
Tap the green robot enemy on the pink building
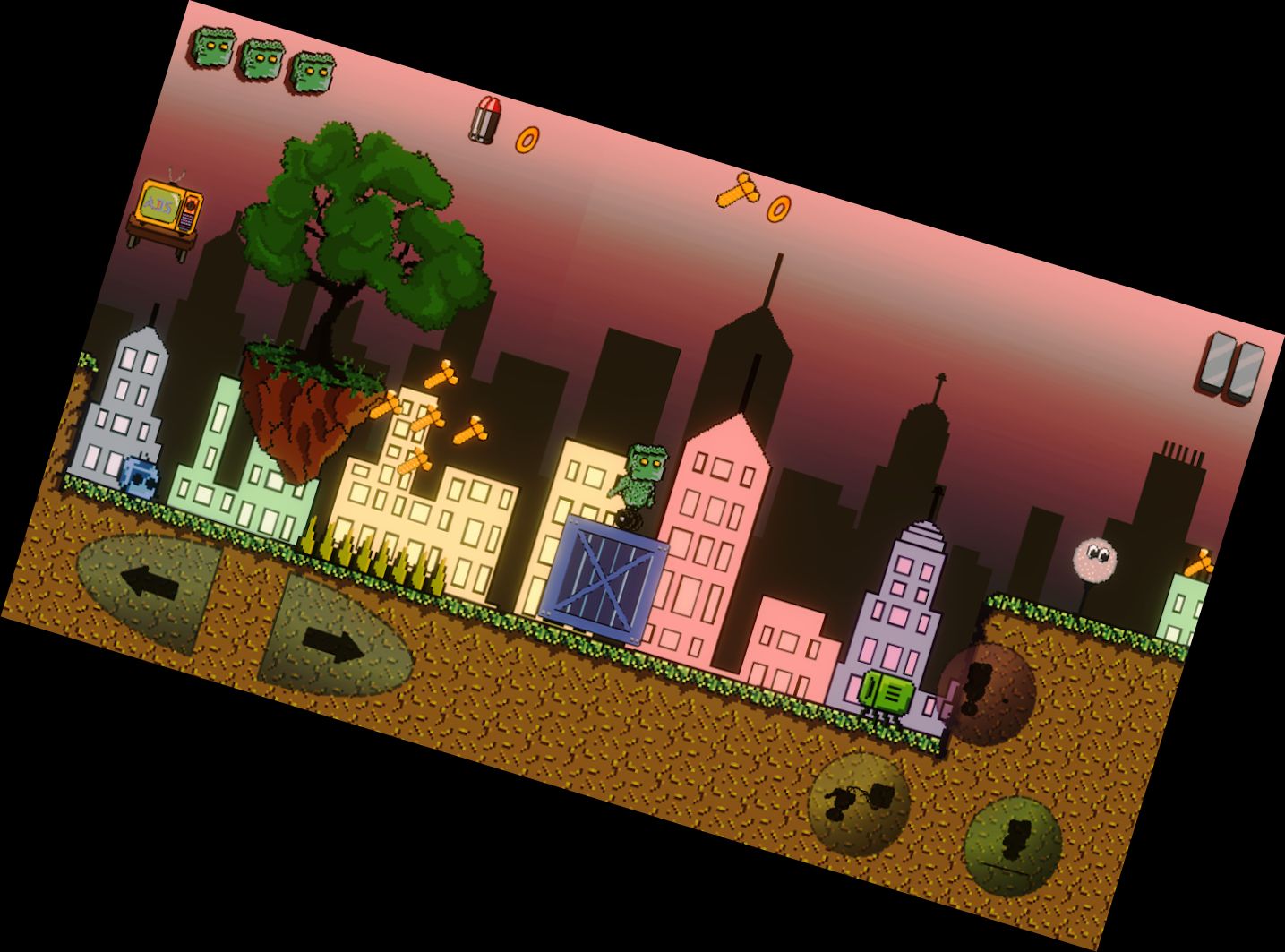(x=887, y=691)
